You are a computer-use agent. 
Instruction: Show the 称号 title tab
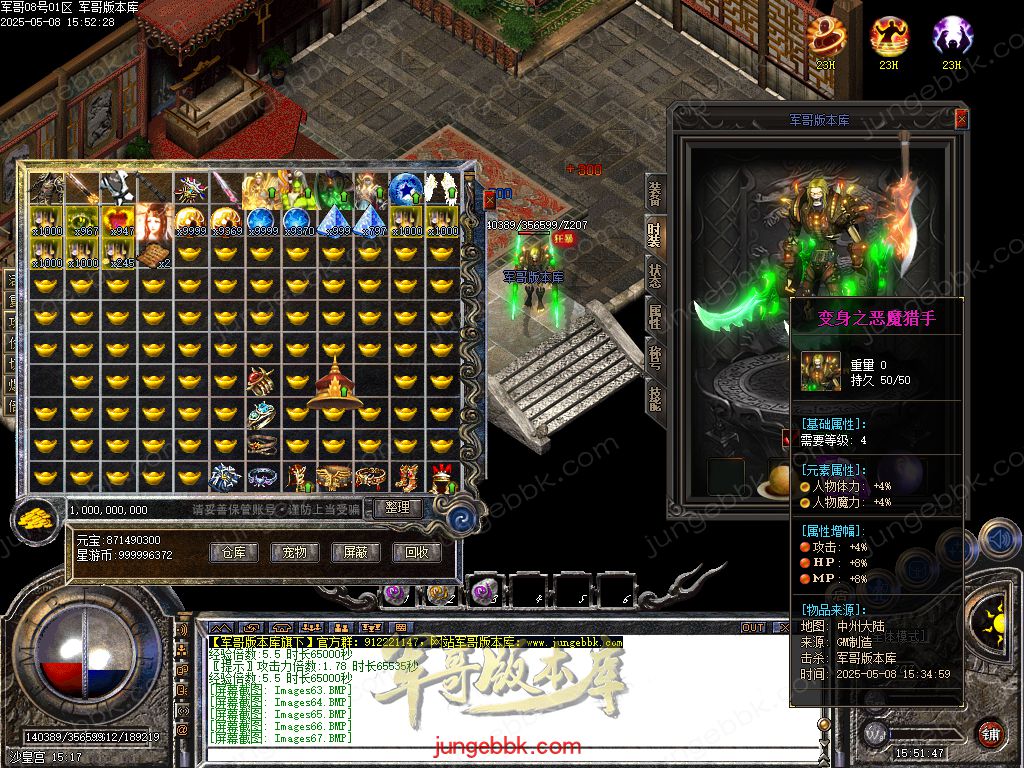pos(655,357)
